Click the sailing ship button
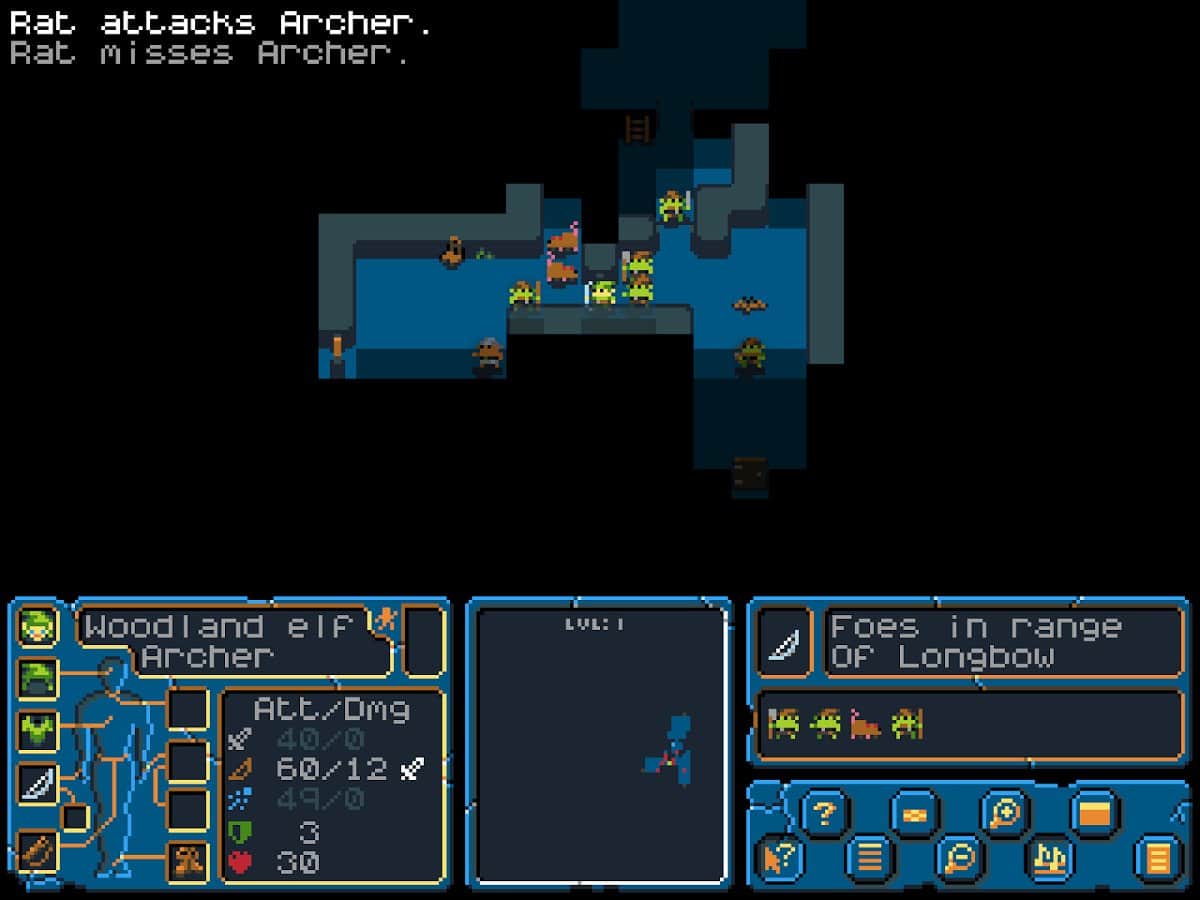Image resolution: width=1200 pixels, height=900 pixels. click(1050, 858)
